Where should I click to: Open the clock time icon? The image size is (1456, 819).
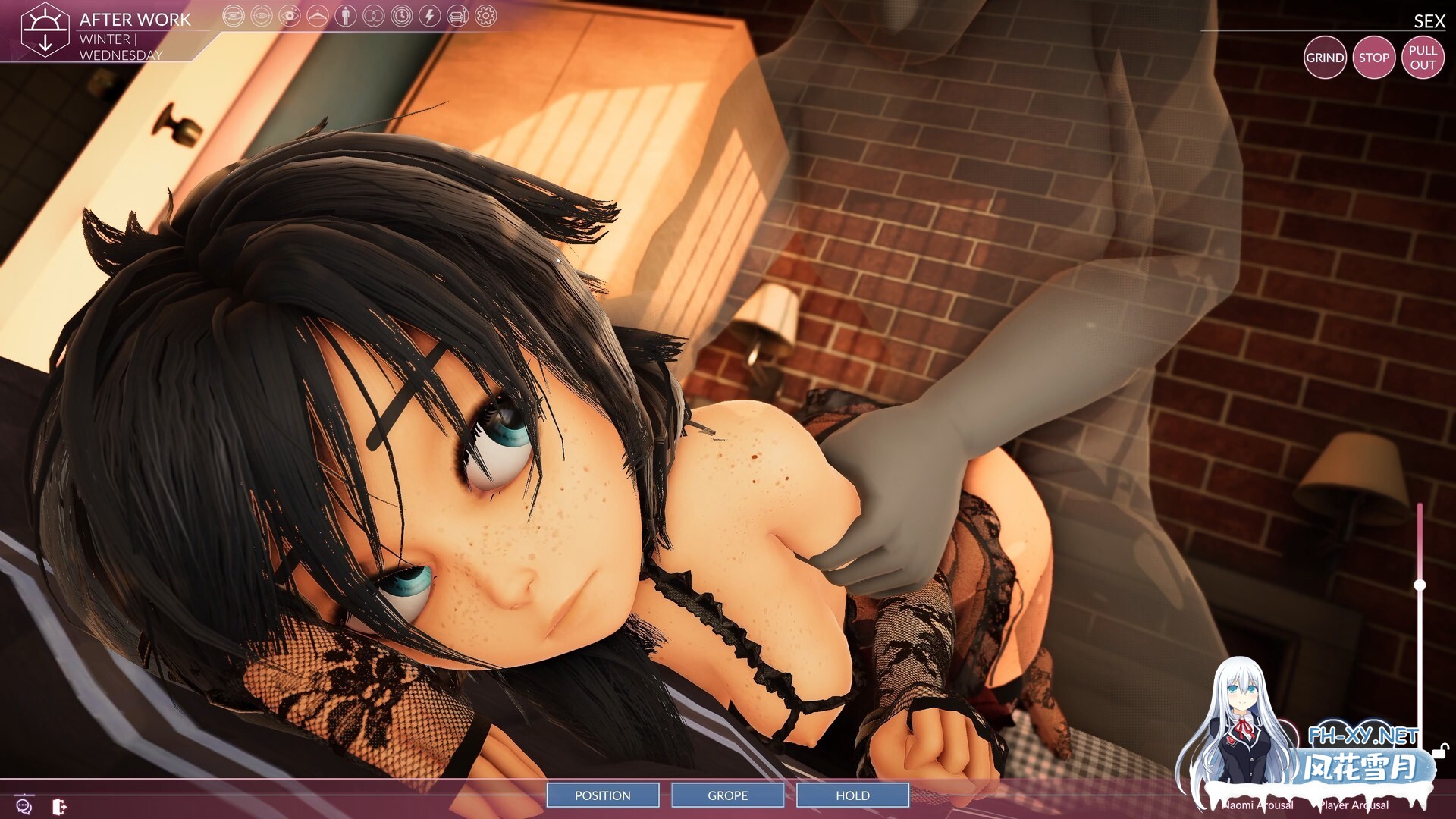(x=402, y=16)
